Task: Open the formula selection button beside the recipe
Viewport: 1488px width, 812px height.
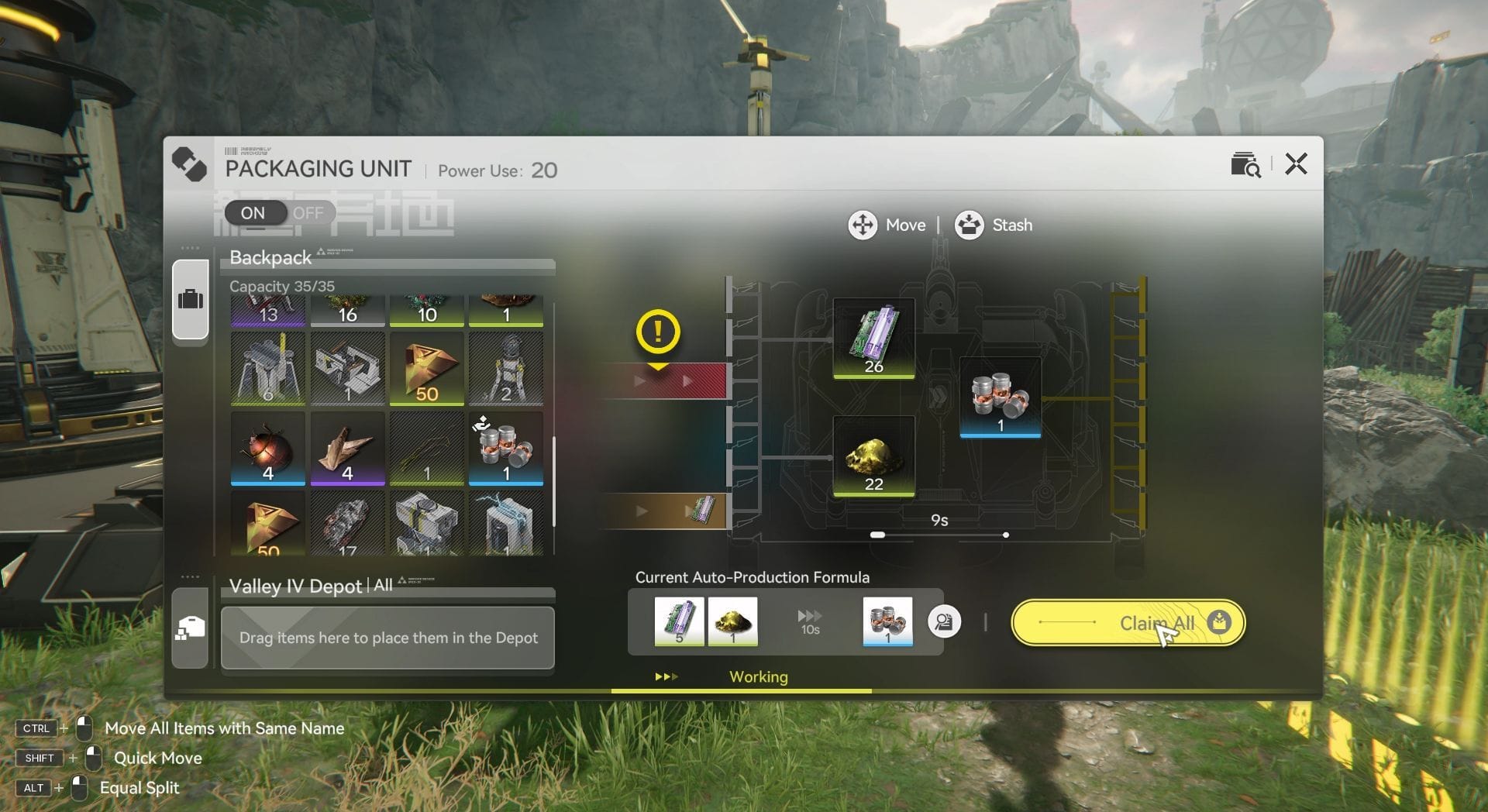Action: tap(944, 621)
